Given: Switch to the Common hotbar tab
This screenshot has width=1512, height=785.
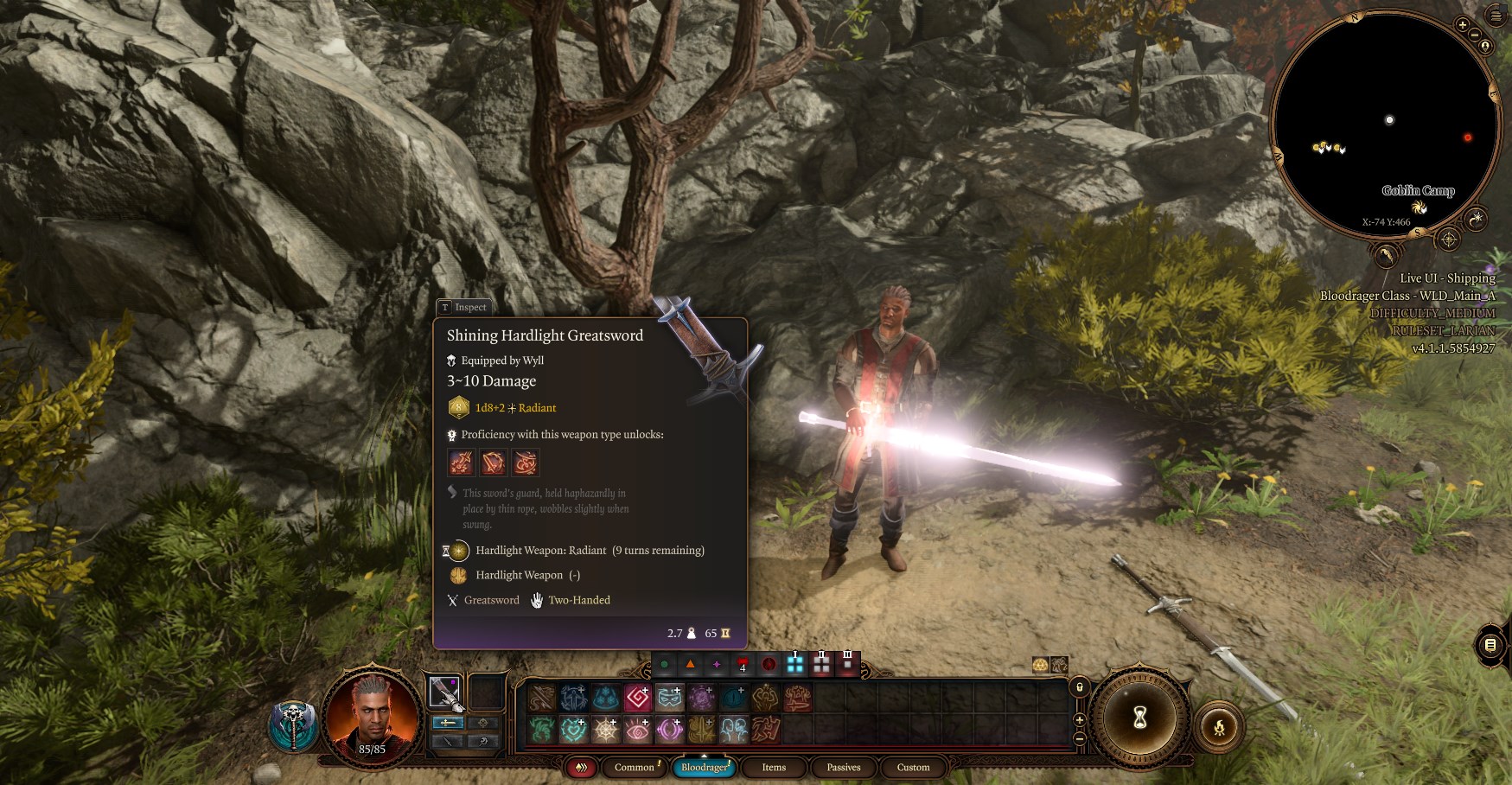Looking at the screenshot, I should coord(635,767).
